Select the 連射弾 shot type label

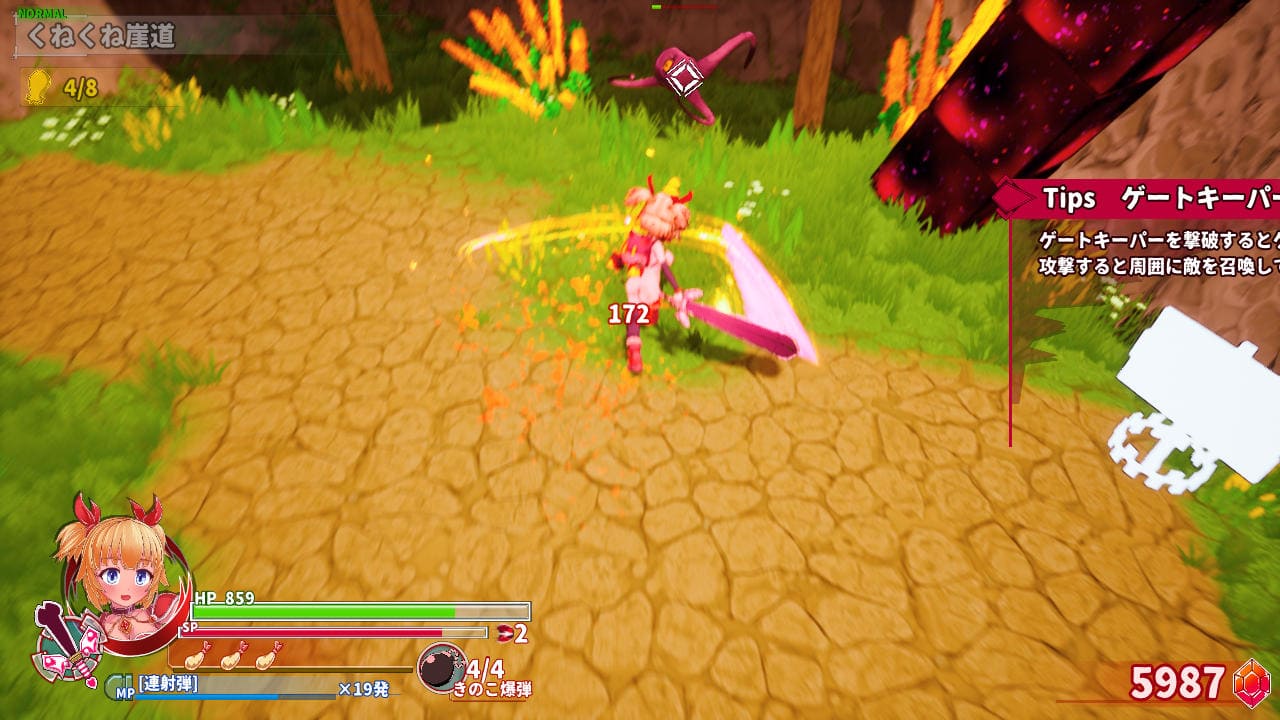(168, 684)
